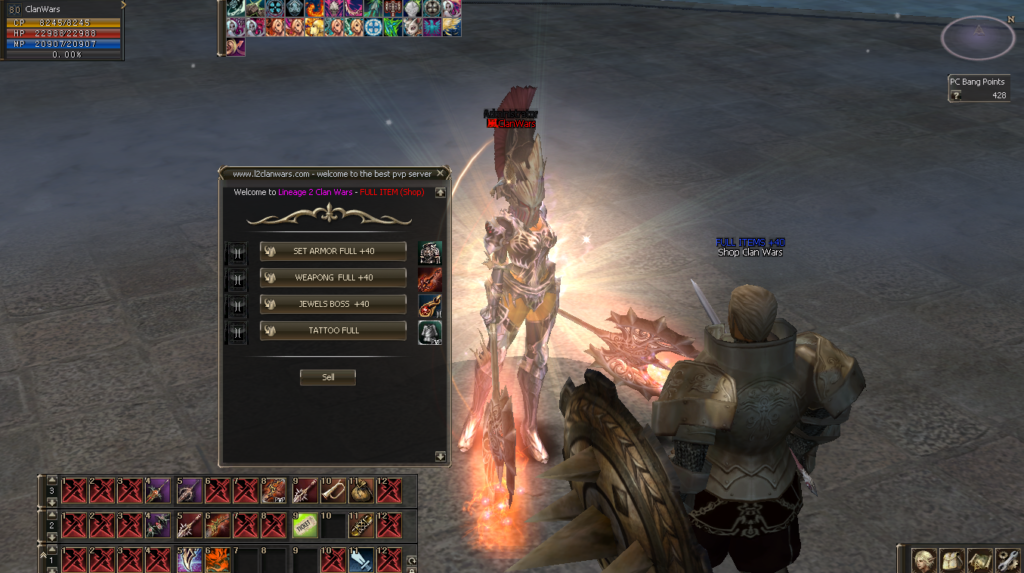Screen dimensions: 1024x573
Task: Use the green Ticket hotbar item
Action: tap(303, 523)
